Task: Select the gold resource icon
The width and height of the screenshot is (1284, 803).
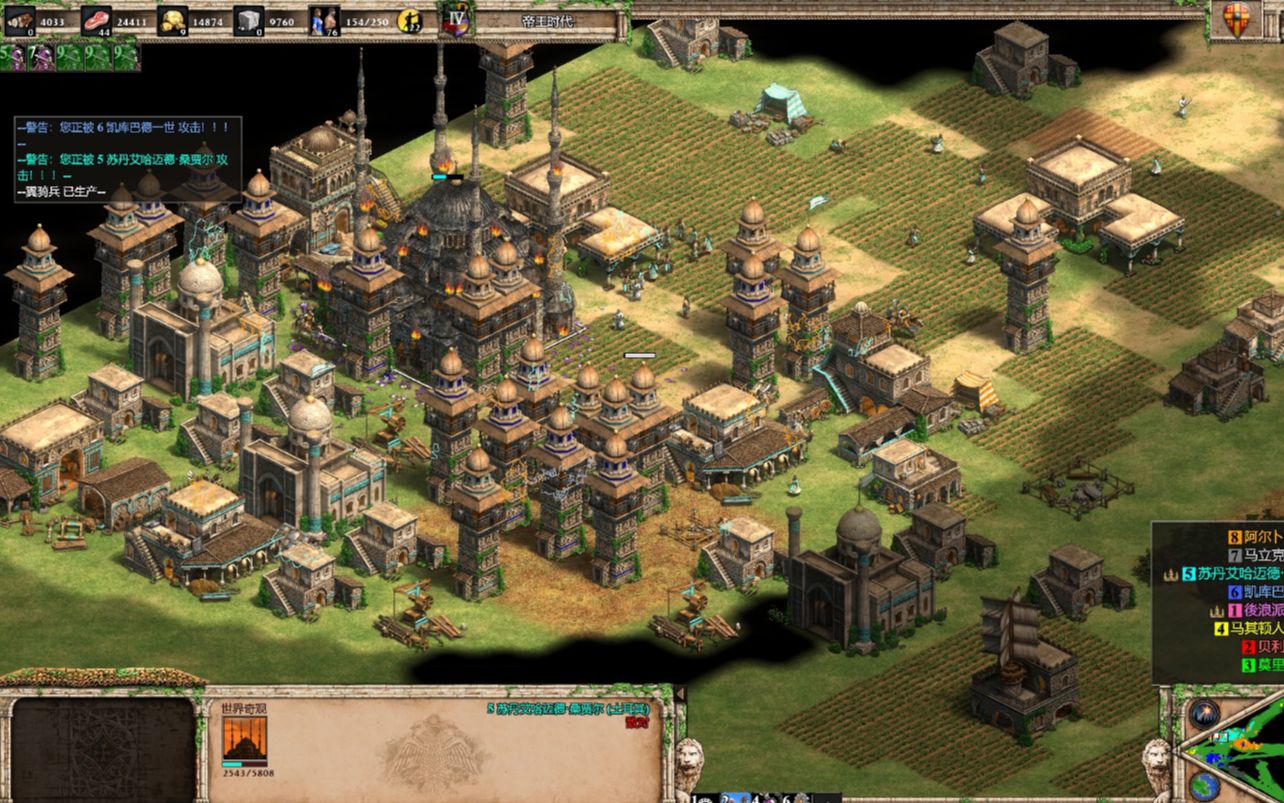Action: pyautogui.click(x=174, y=18)
